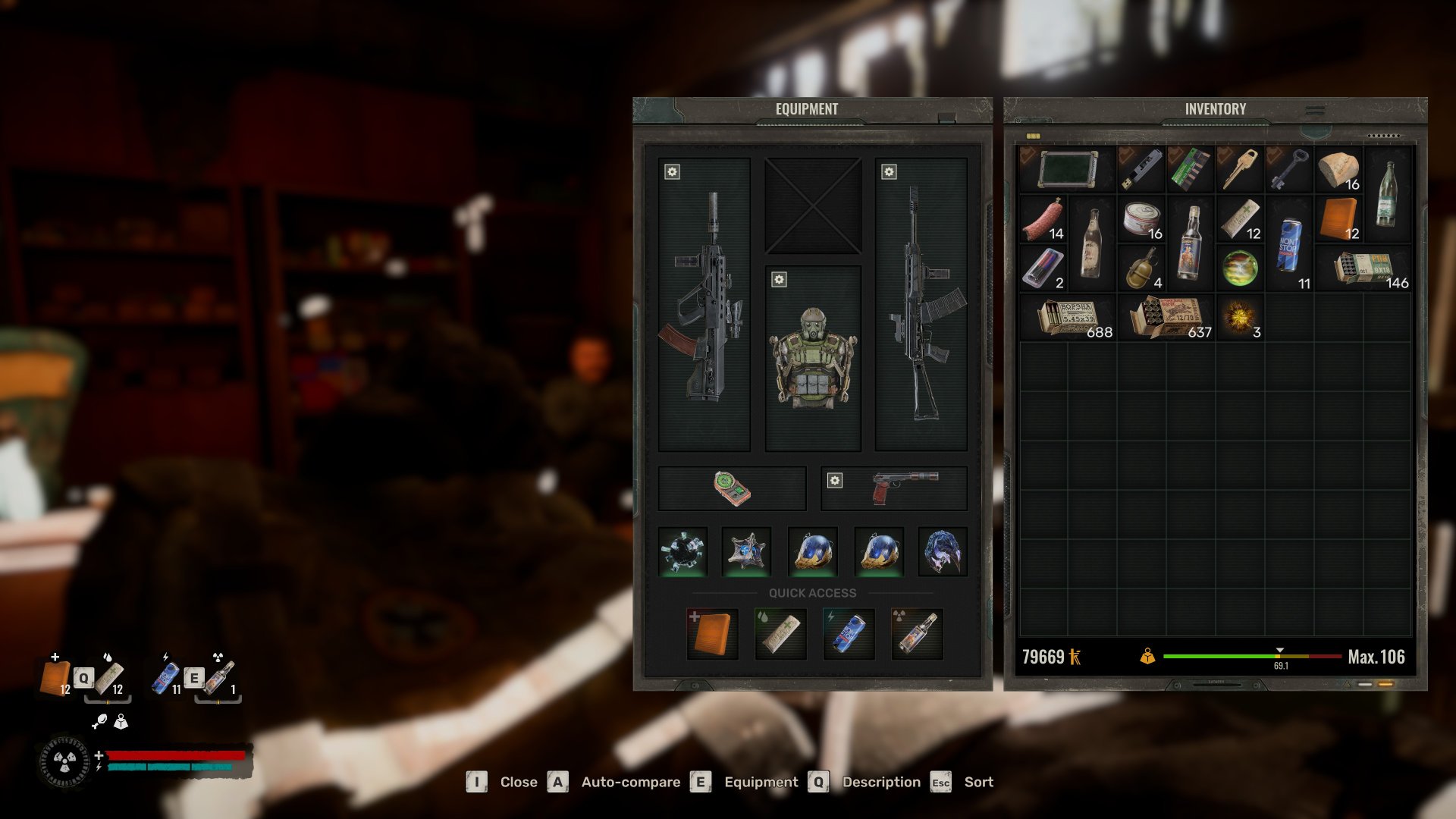Select the 9x18 ammo box with 146 rounds

tap(1365, 269)
